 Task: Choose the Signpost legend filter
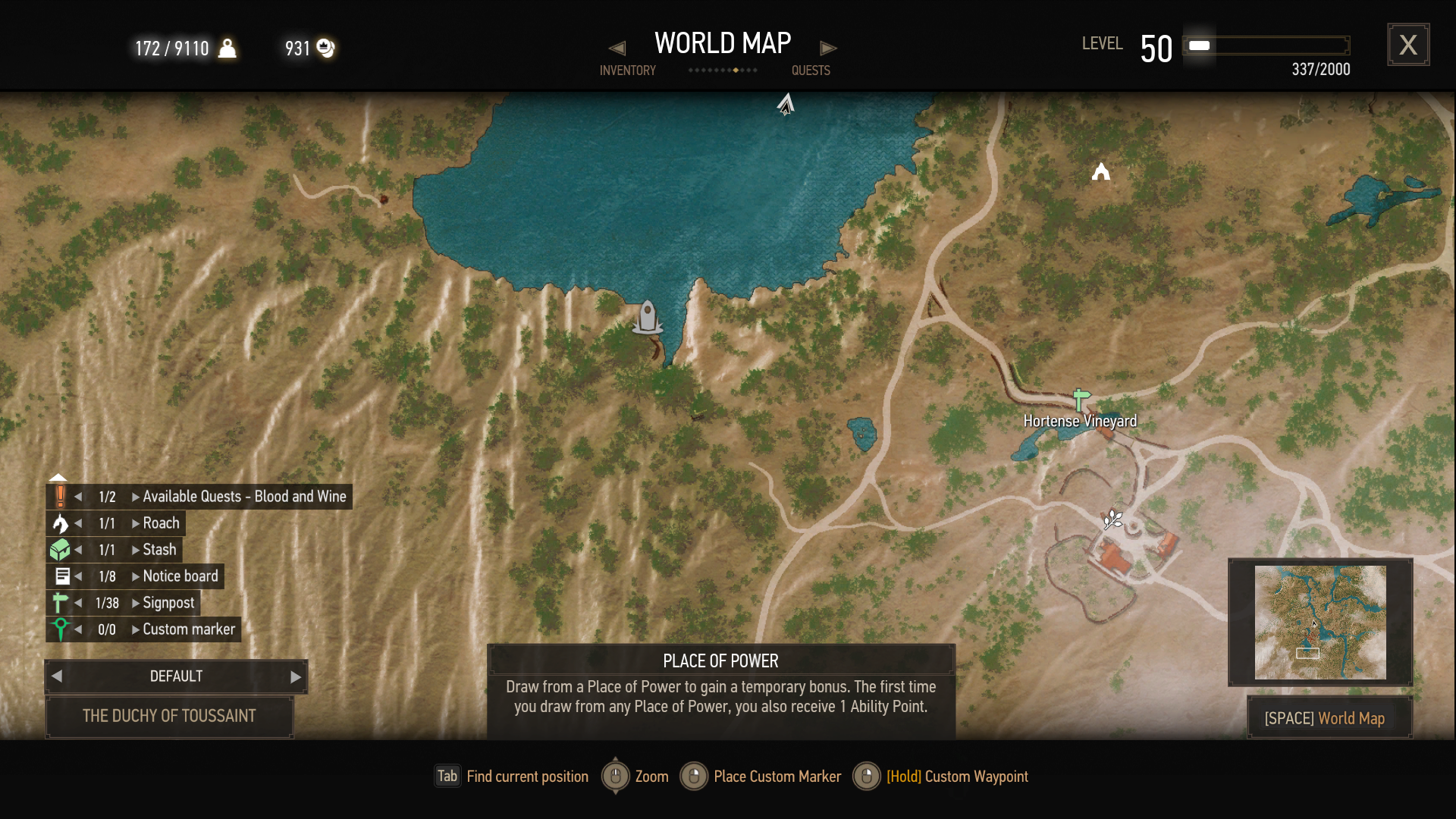coord(168,603)
